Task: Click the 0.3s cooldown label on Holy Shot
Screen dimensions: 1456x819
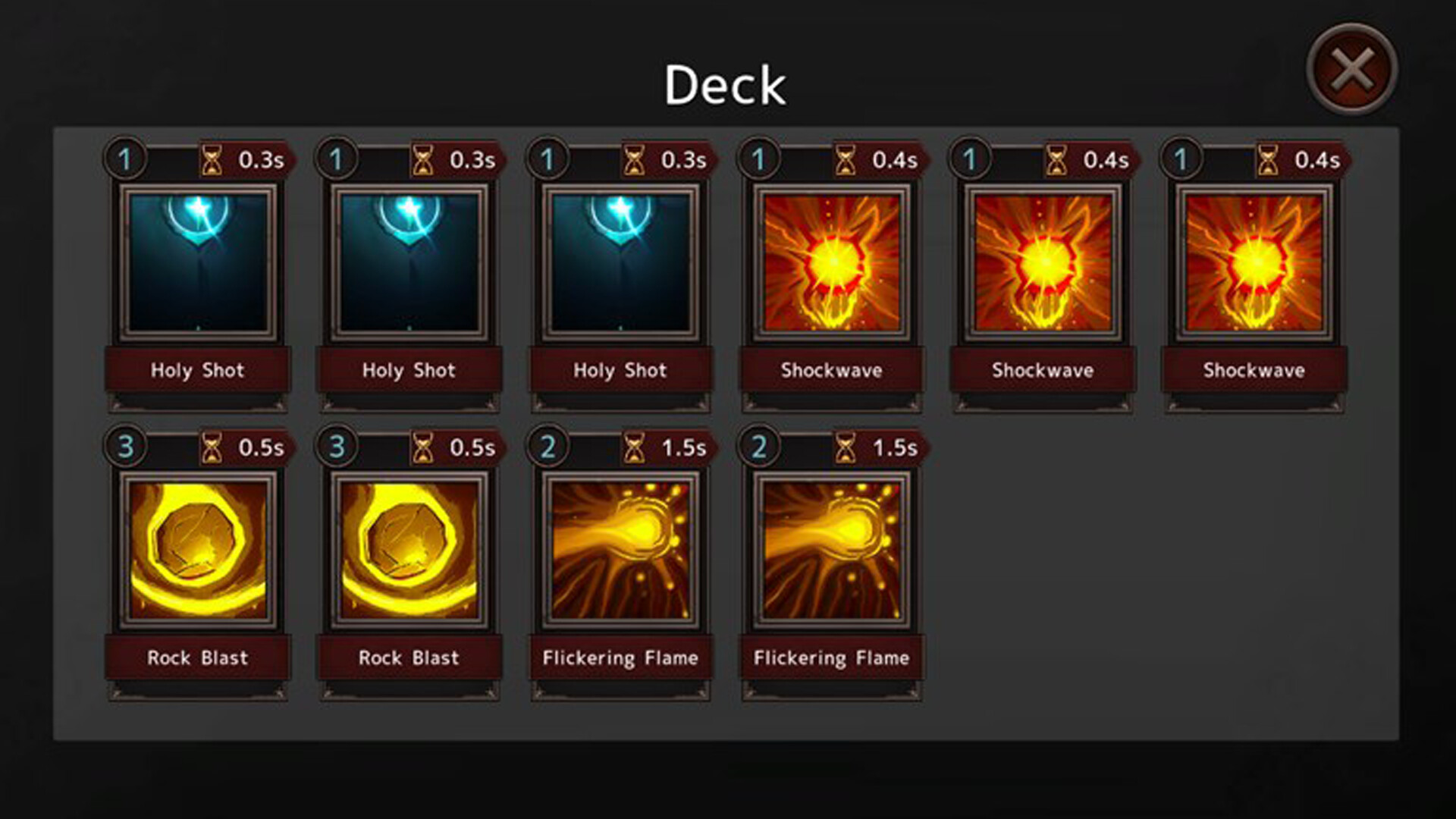Action: click(259, 159)
